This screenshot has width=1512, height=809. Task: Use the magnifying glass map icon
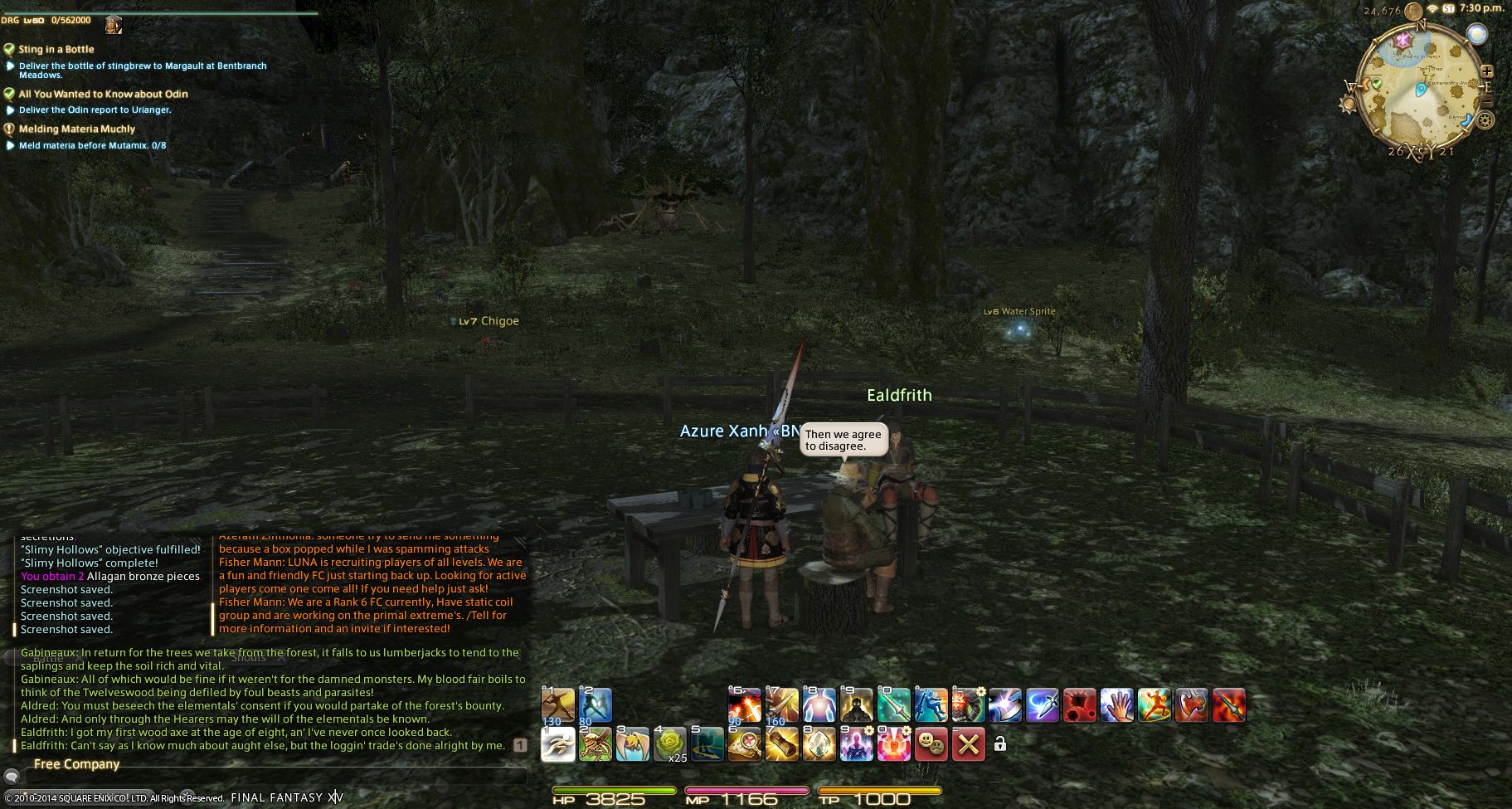[744, 744]
